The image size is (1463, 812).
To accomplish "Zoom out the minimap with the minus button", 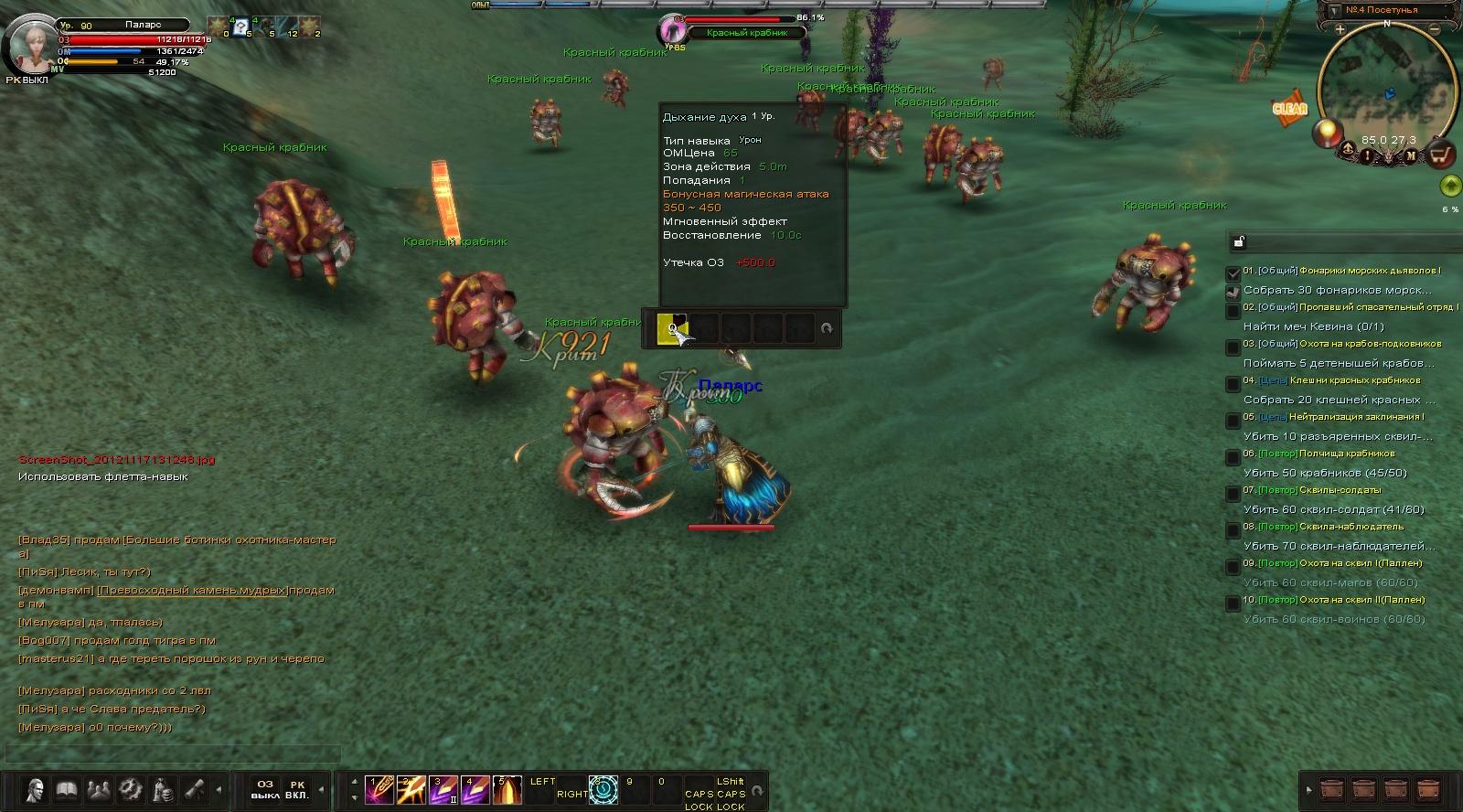I will point(1435,30).
